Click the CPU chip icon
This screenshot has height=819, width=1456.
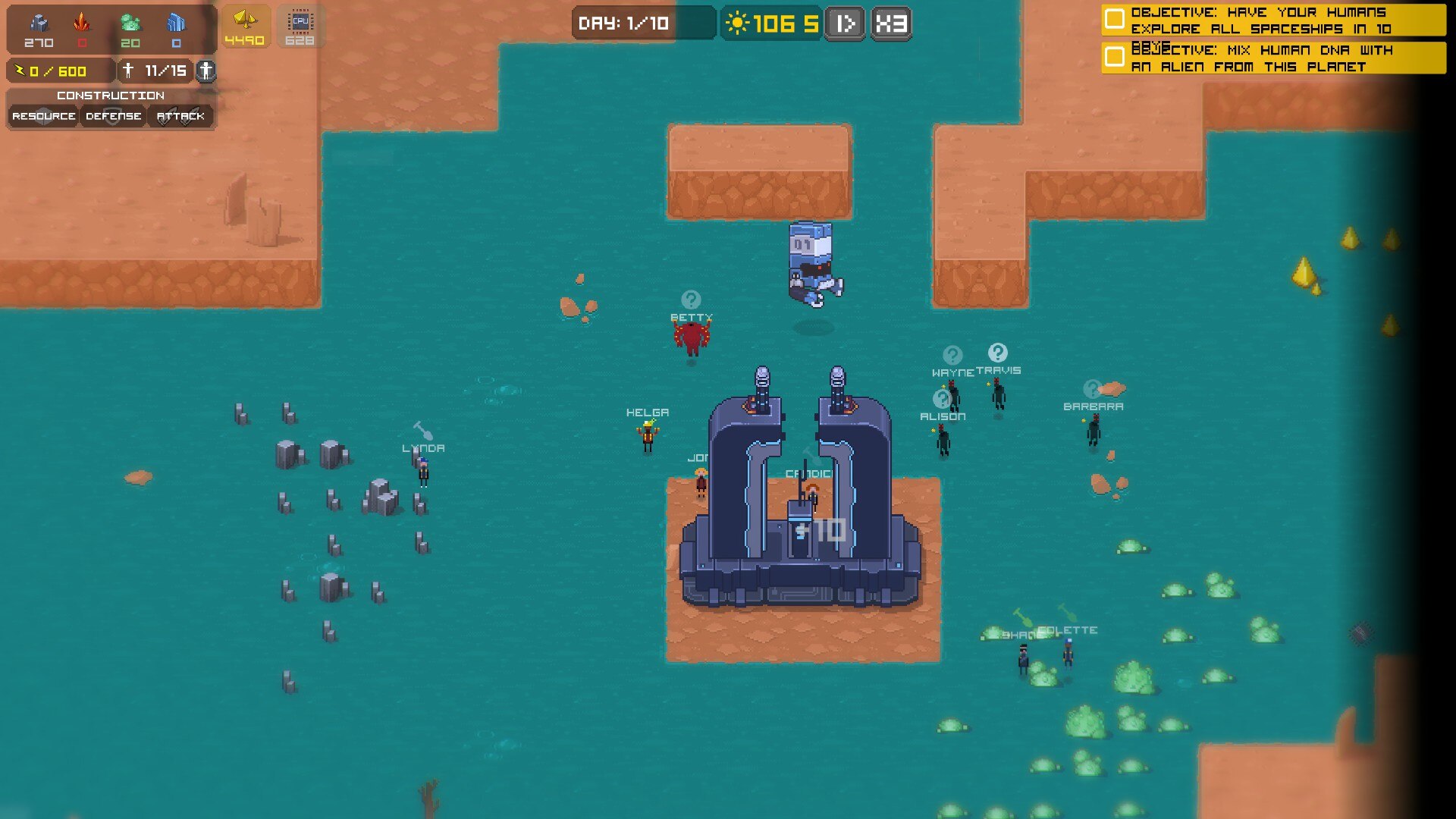point(300,22)
